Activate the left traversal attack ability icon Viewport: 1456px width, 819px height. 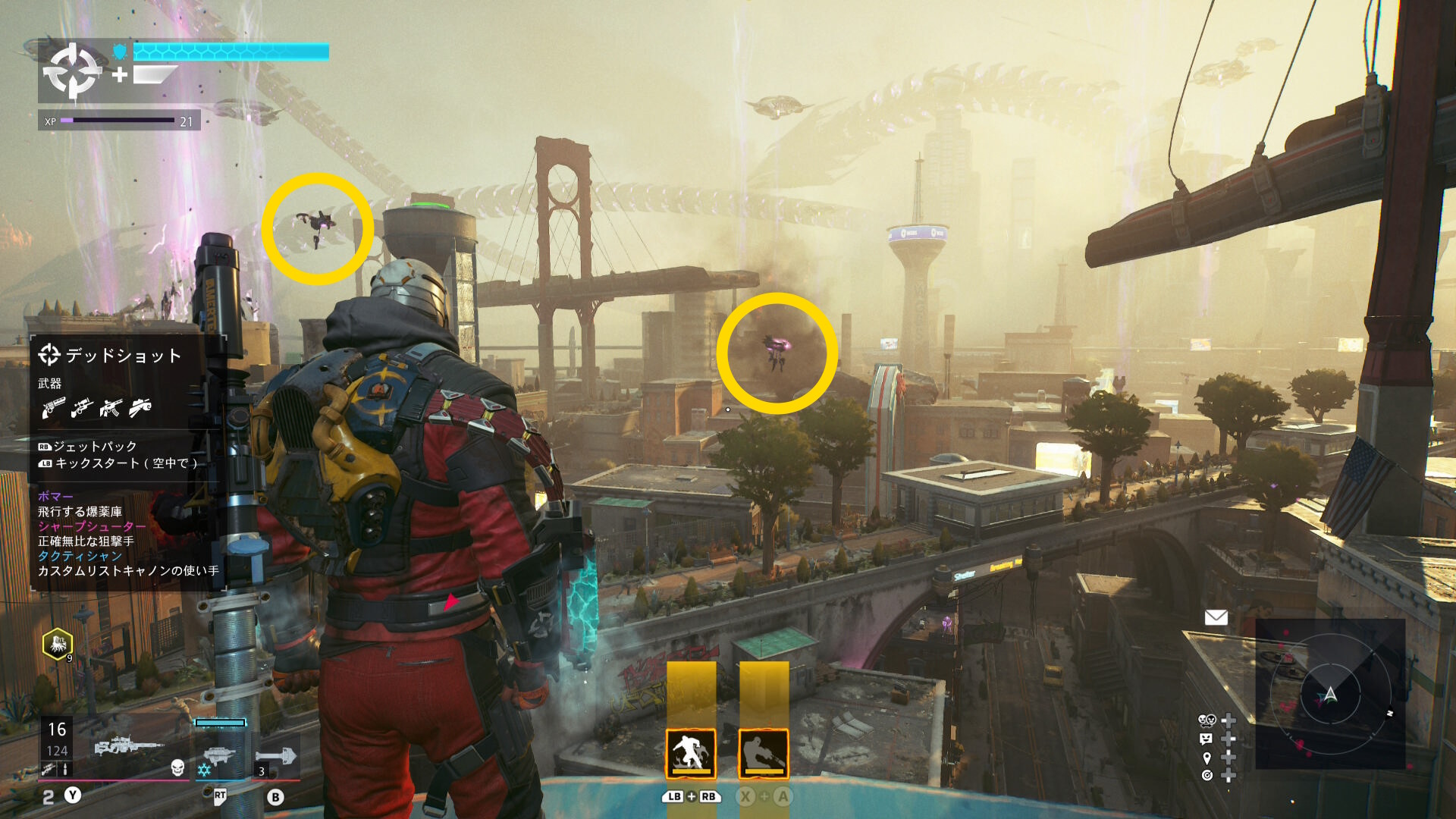pyautogui.click(x=690, y=753)
